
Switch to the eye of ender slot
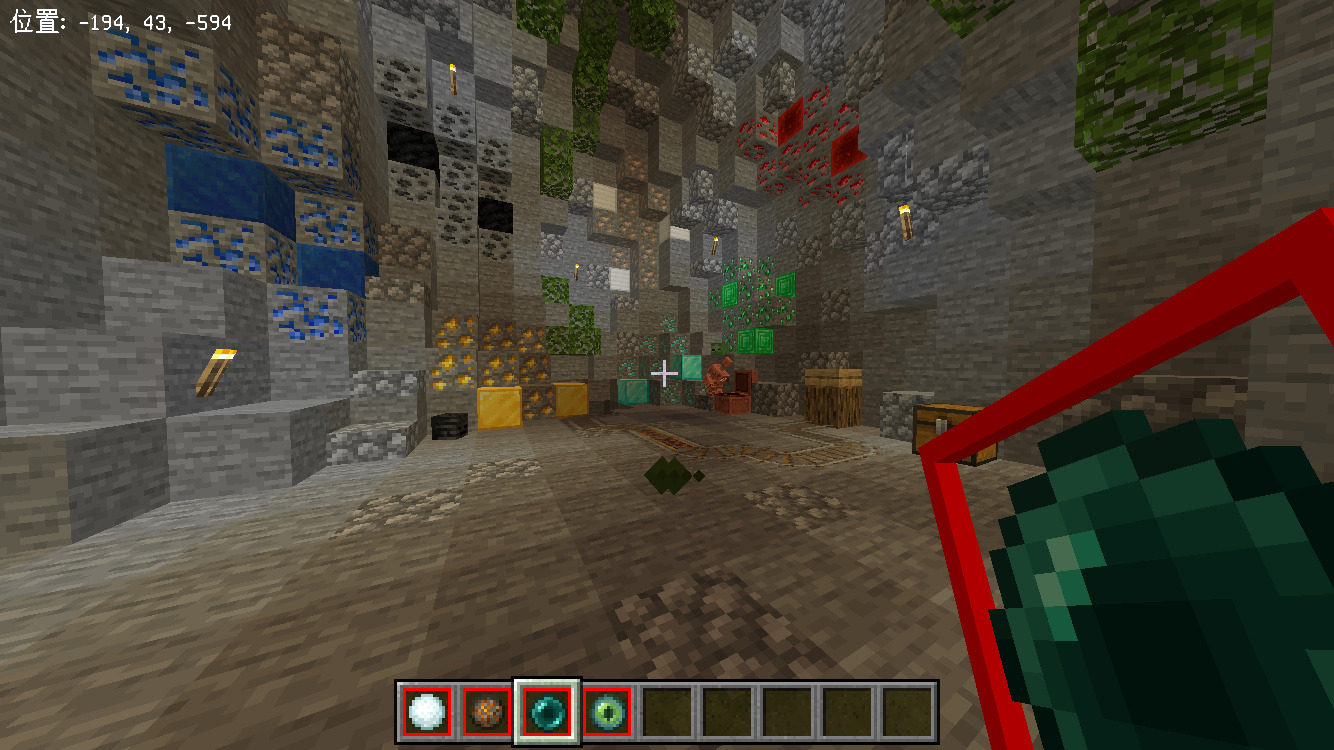coord(607,712)
